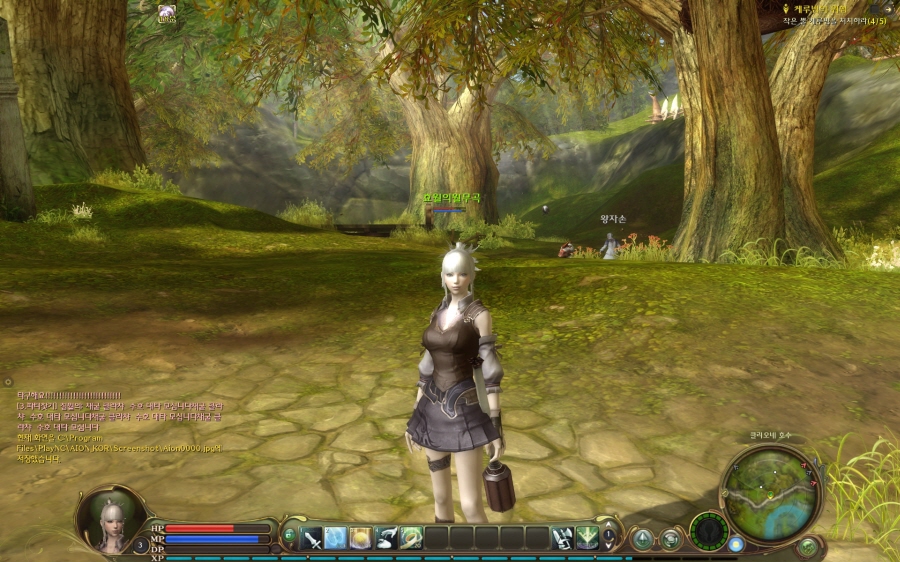Open the green round button below the minimap
Viewport: 900px width, 562px height.
pos(807,546)
